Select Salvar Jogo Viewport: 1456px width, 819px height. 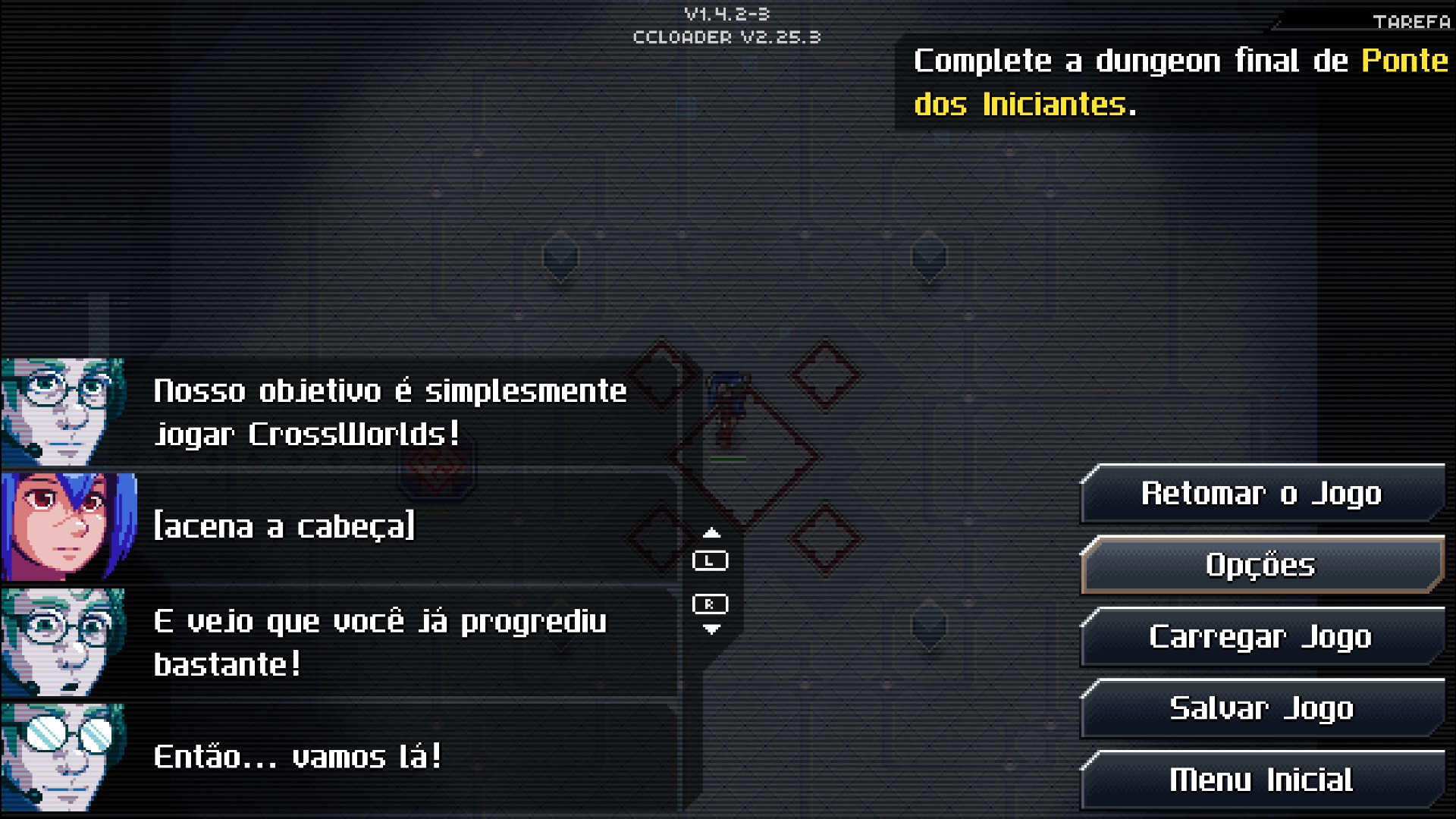[1261, 708]
